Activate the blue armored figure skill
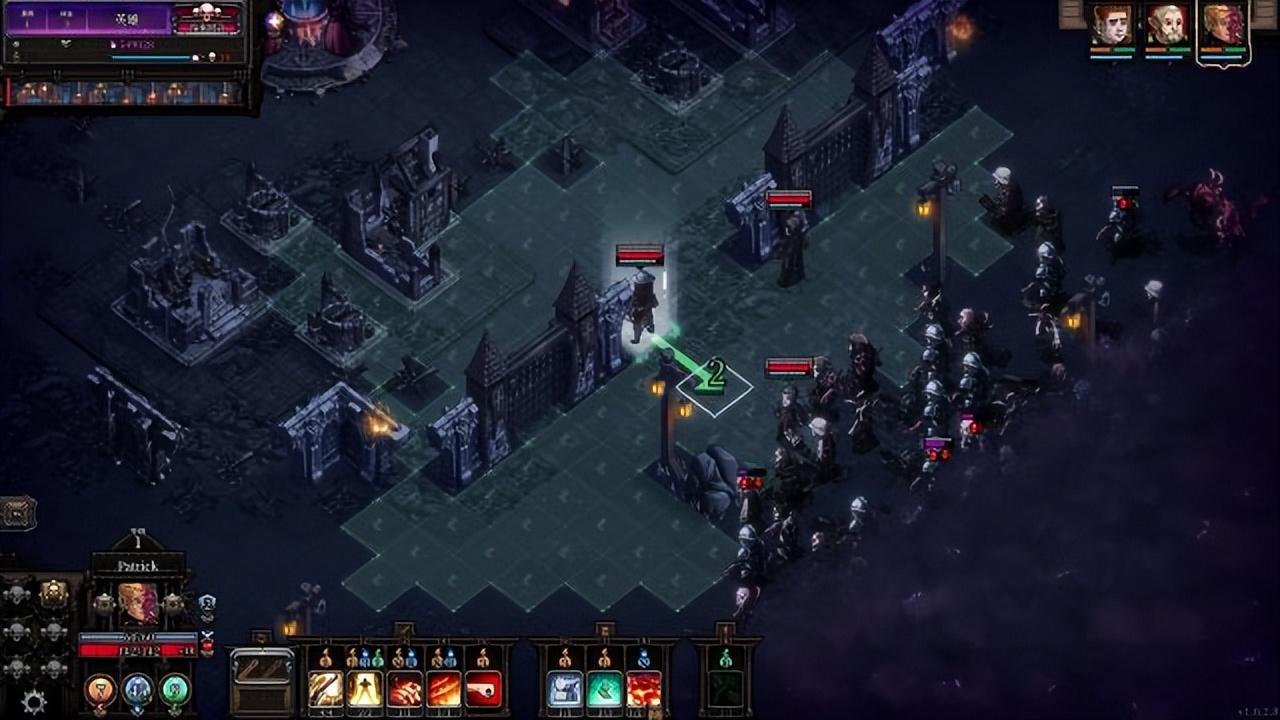The image size is (1280, 720). point(565,688)
